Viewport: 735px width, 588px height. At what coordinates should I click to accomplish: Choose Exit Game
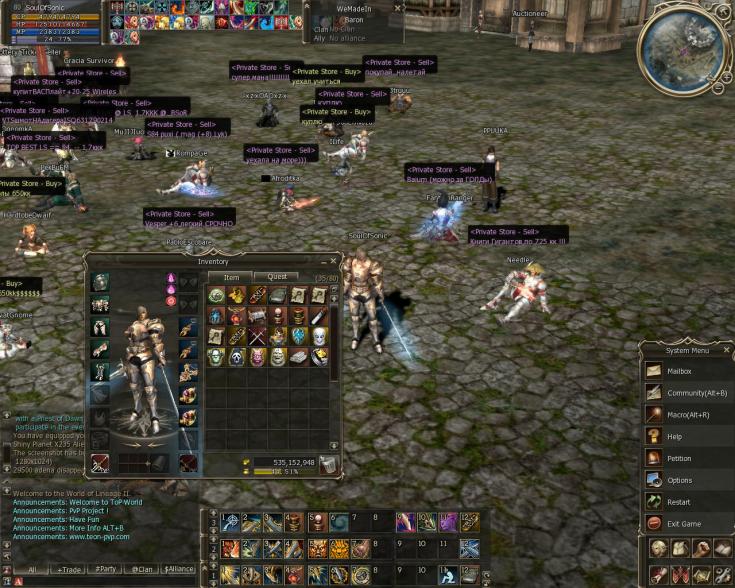tap(684, 524)
